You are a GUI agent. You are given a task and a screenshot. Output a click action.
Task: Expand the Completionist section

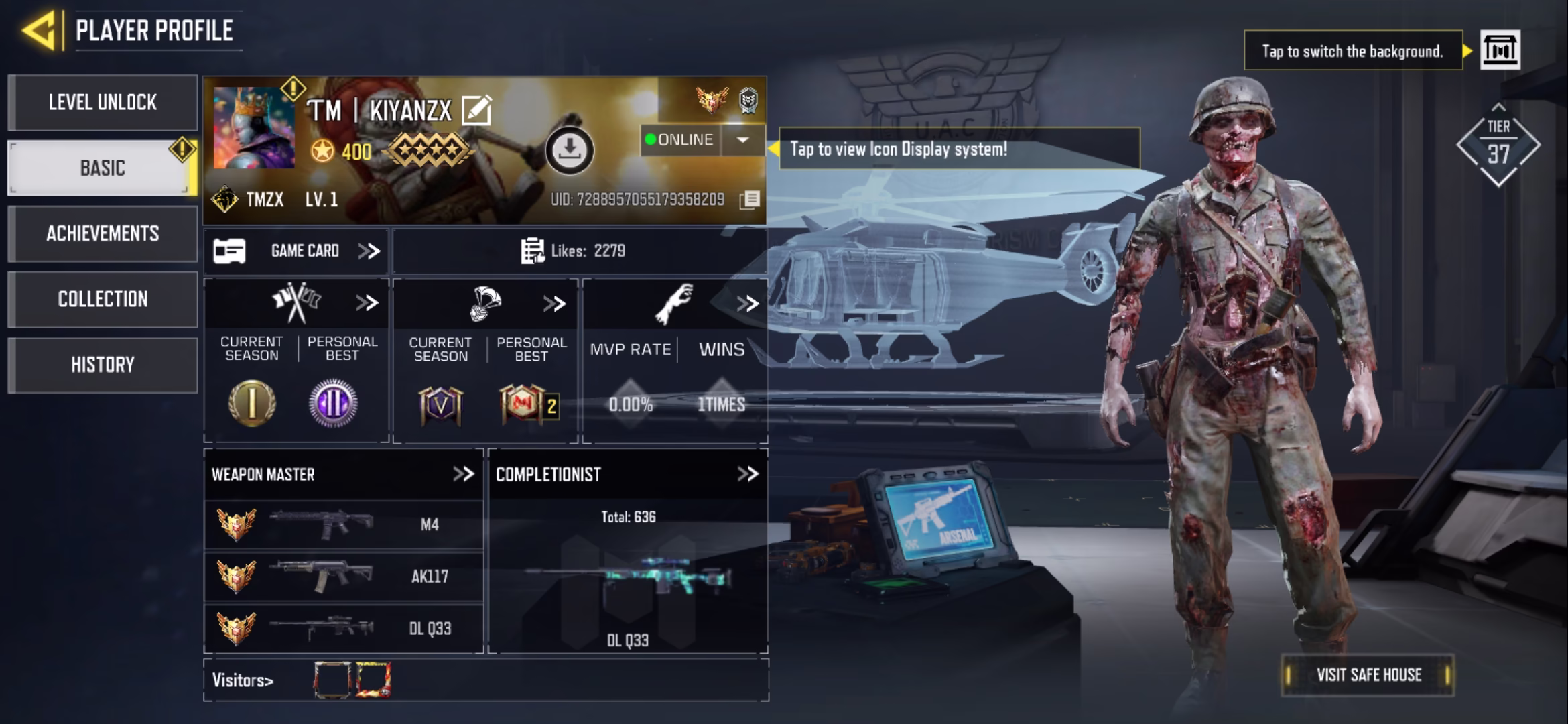(x=747, y=474)
